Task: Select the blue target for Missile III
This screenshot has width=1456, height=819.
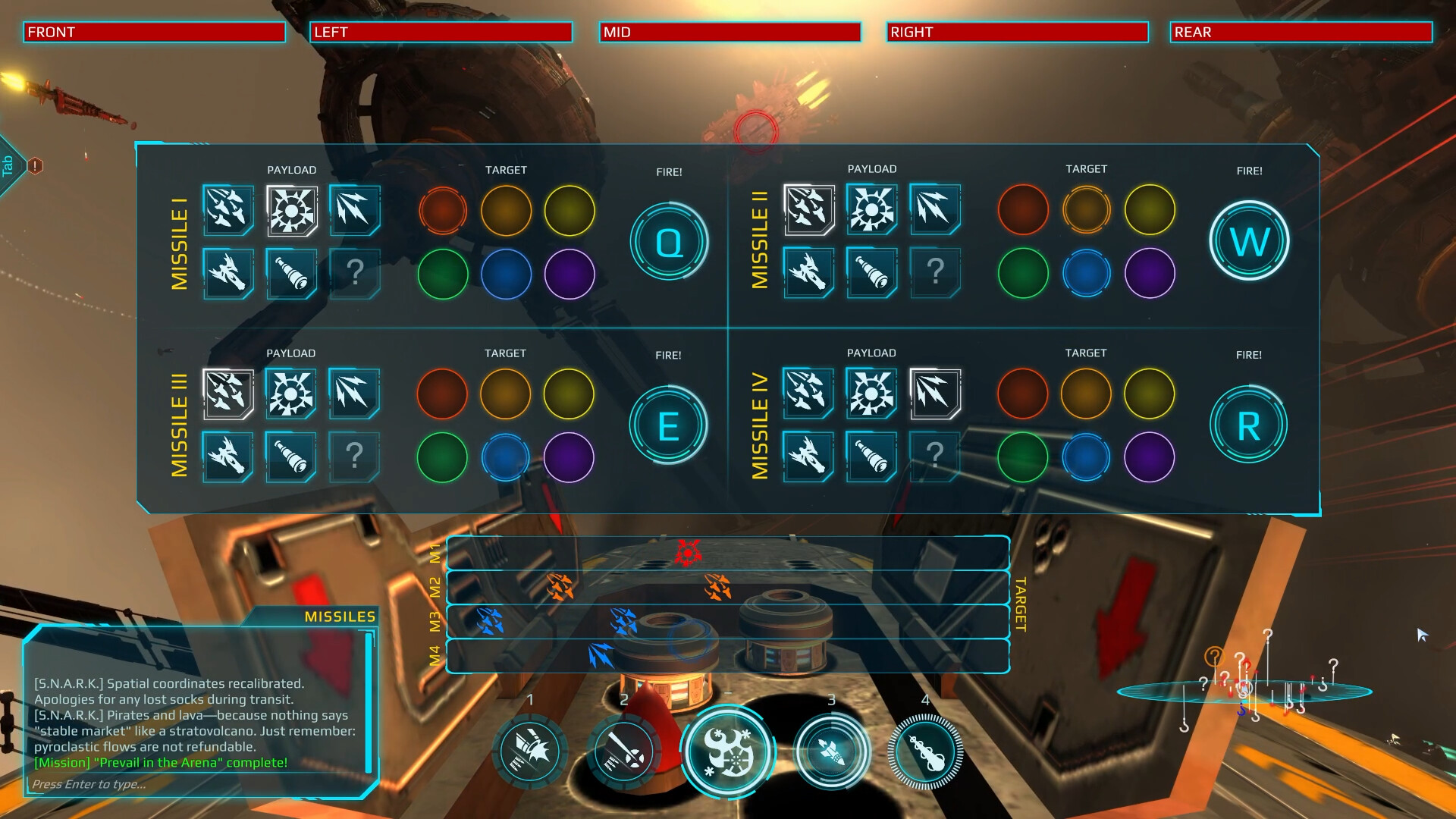Action: pyautogui.click(x=507, y=457)
